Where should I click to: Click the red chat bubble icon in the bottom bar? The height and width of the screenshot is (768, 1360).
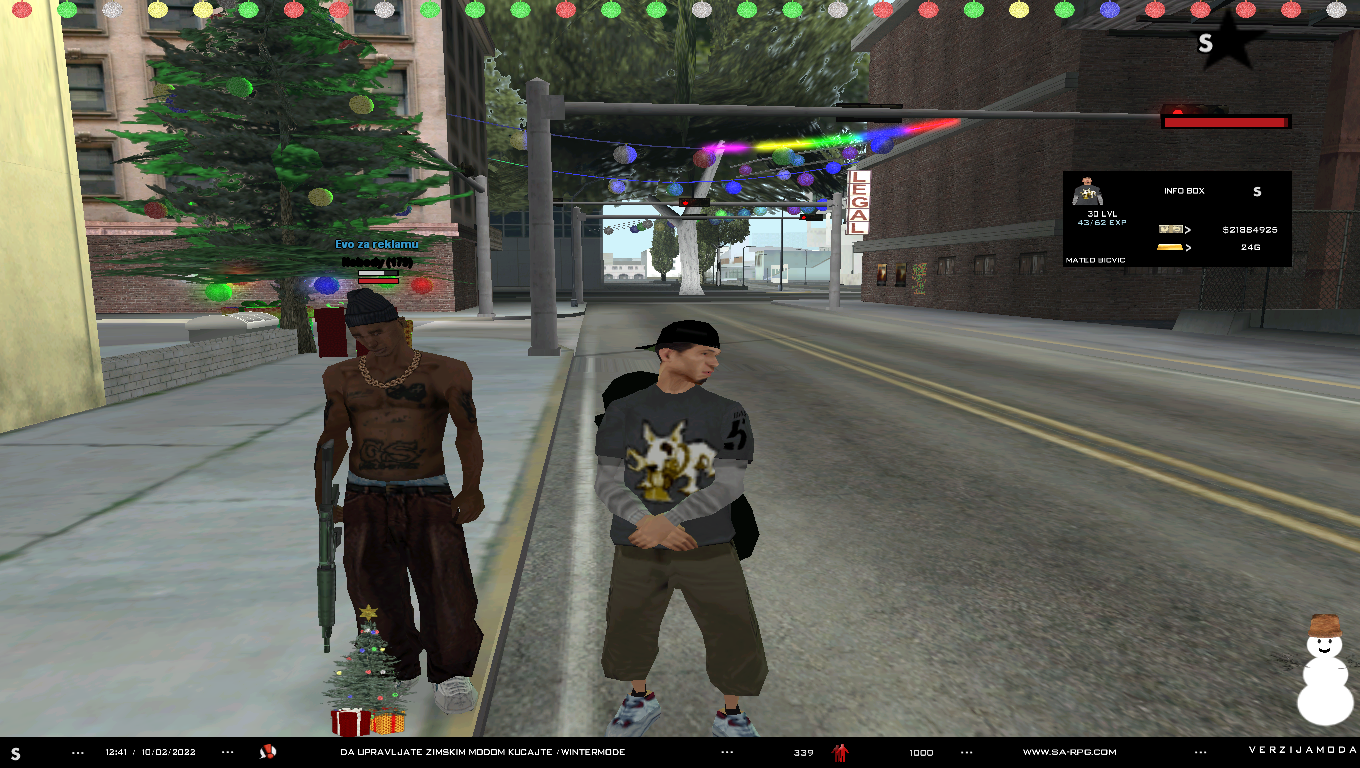tap(268, 752)
